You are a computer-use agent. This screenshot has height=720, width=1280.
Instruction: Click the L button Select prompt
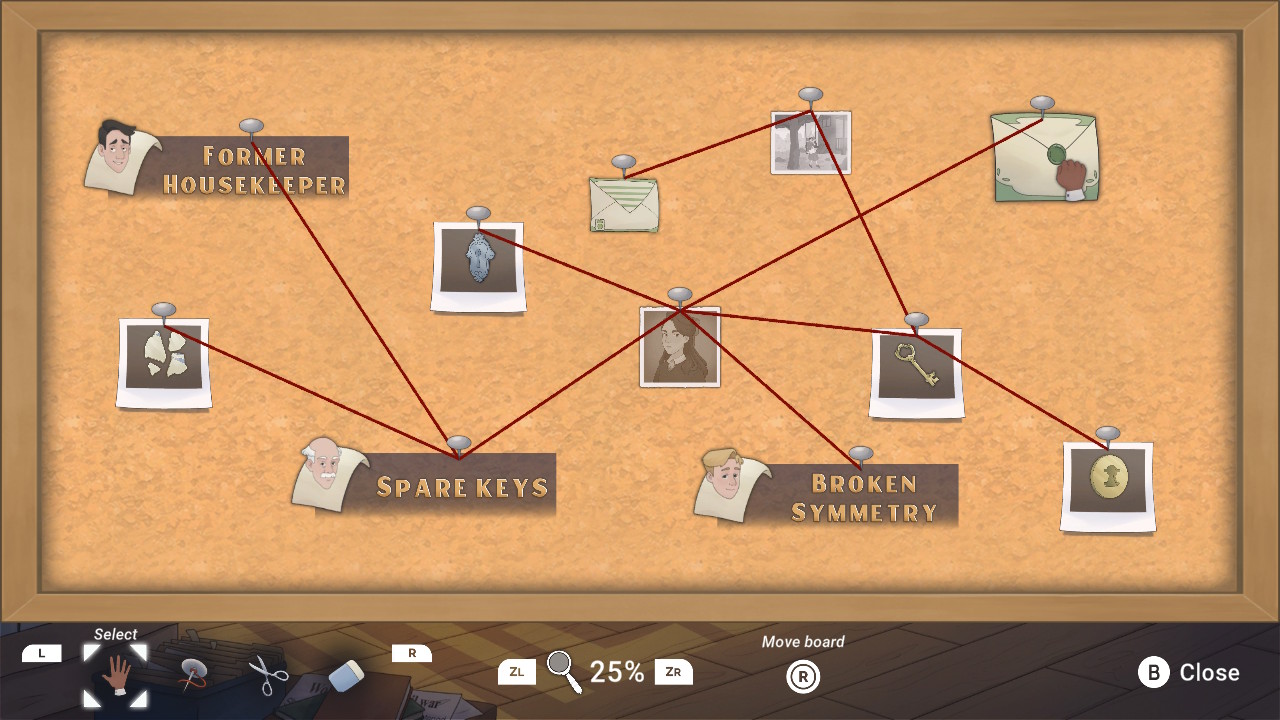[42, 652]
